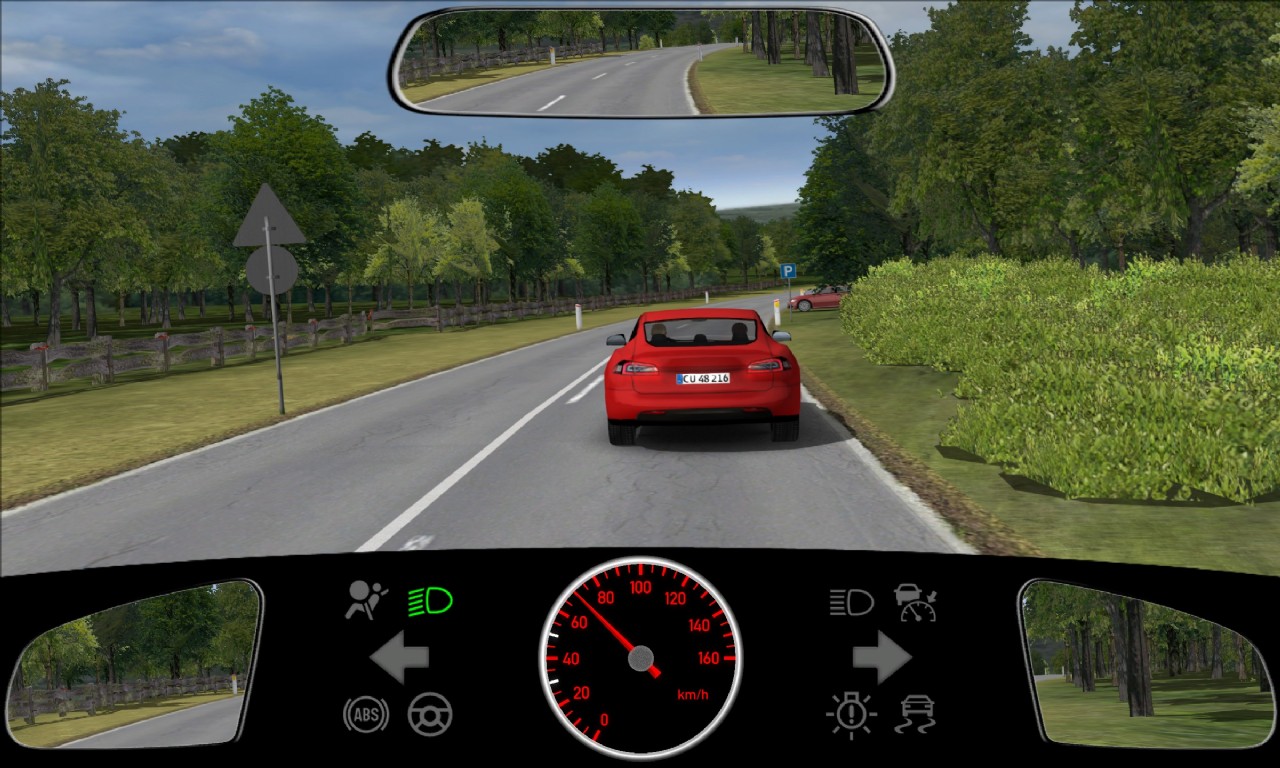Click the steering wheel warning icon
1280x768 pixels.
click(430, 714)
